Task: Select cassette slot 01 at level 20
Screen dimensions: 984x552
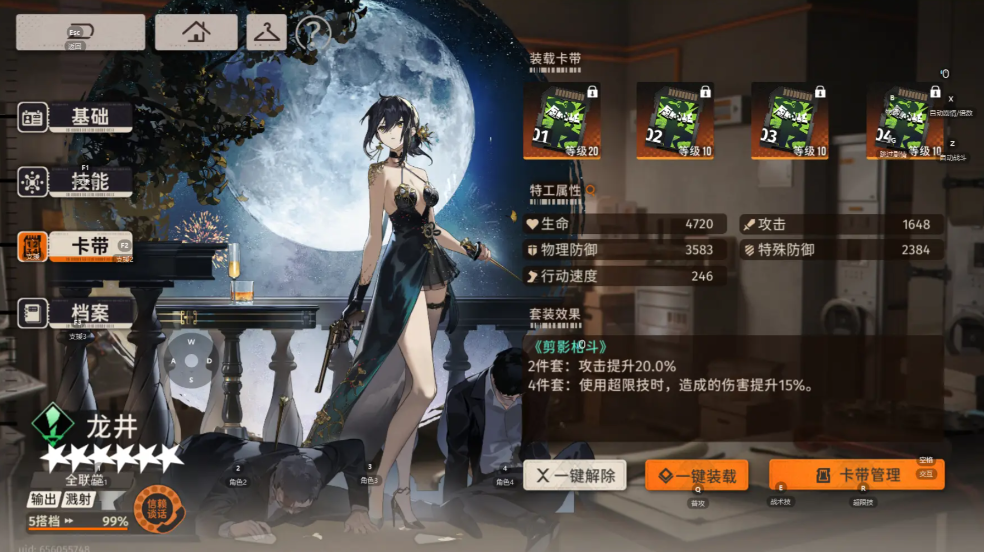Action: pyautogui.click(x=562, y=121)
